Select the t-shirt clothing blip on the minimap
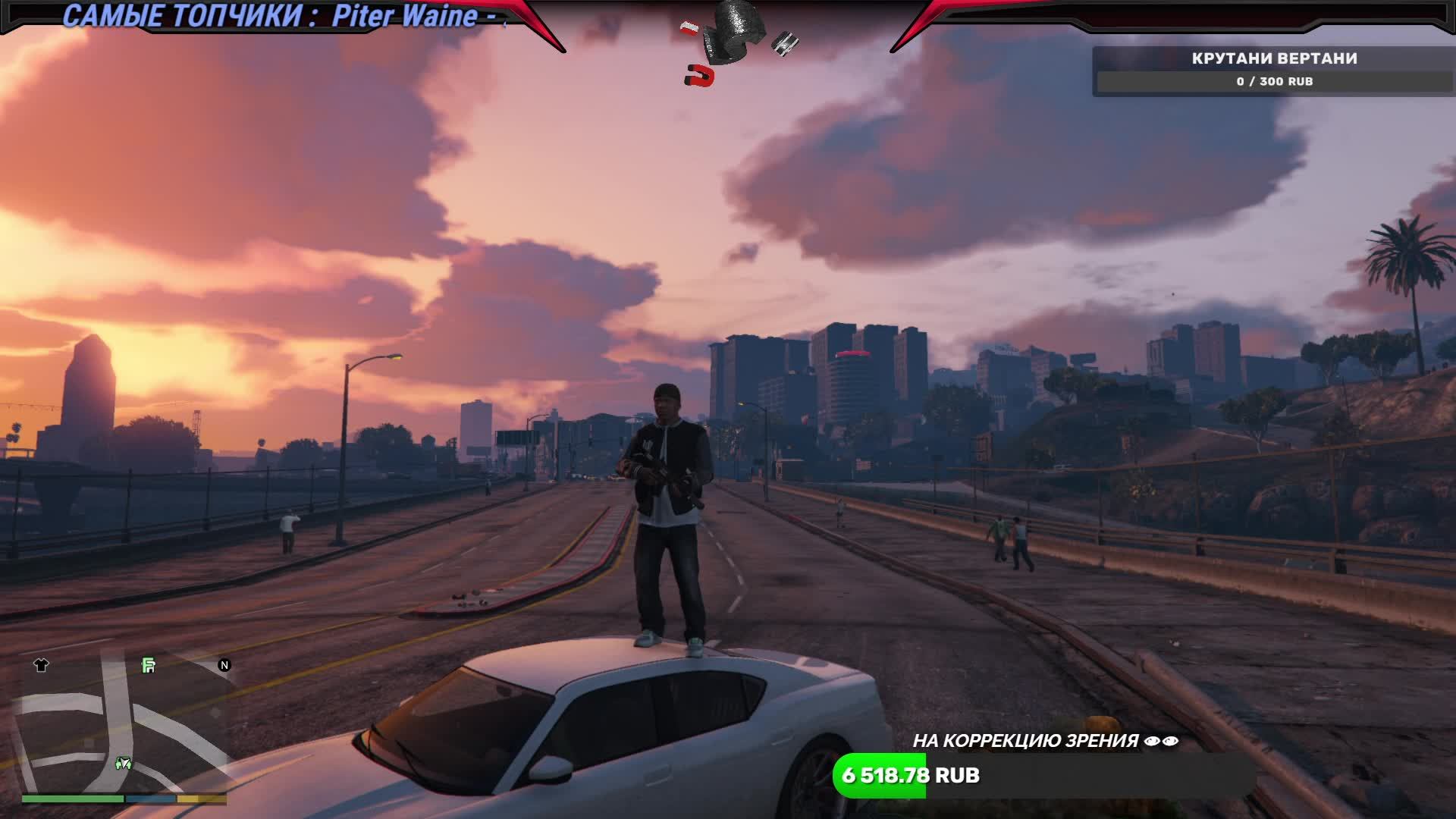The height and width of the screenshot is (819, 1456). tap(42, 665)
